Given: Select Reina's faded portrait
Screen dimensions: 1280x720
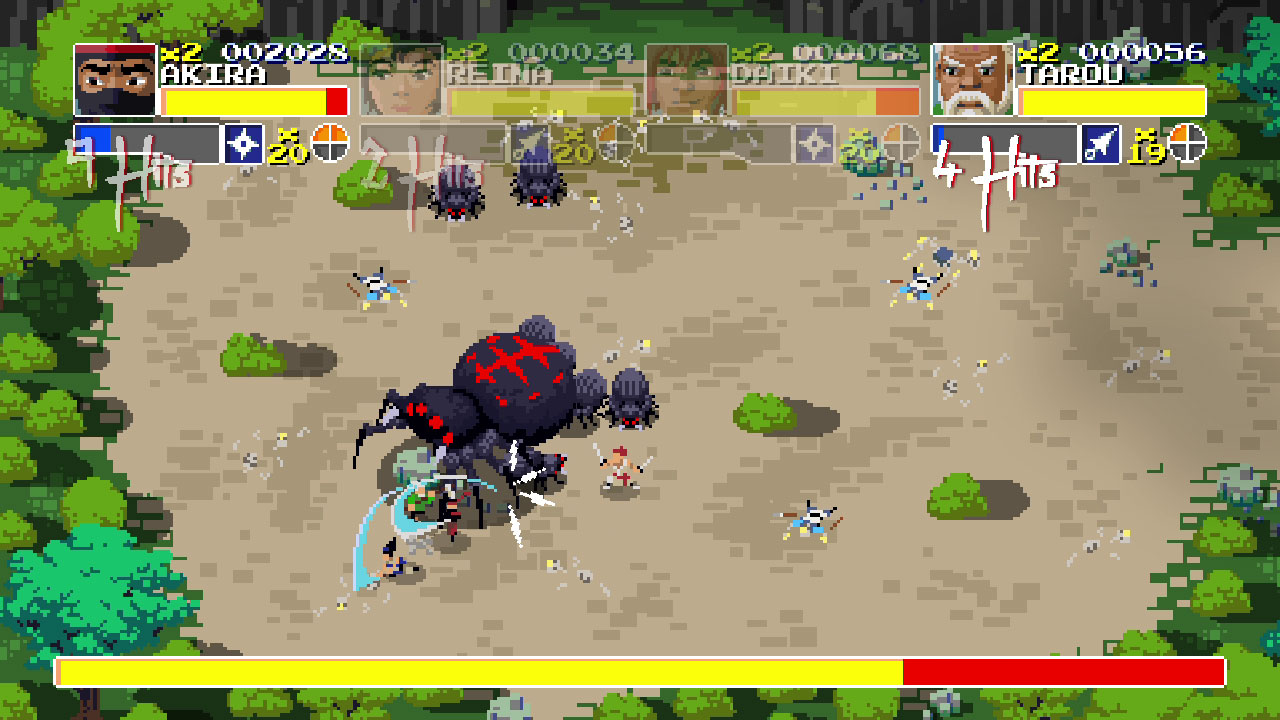Looking at the screenshot, I should (x=403, y=80).
